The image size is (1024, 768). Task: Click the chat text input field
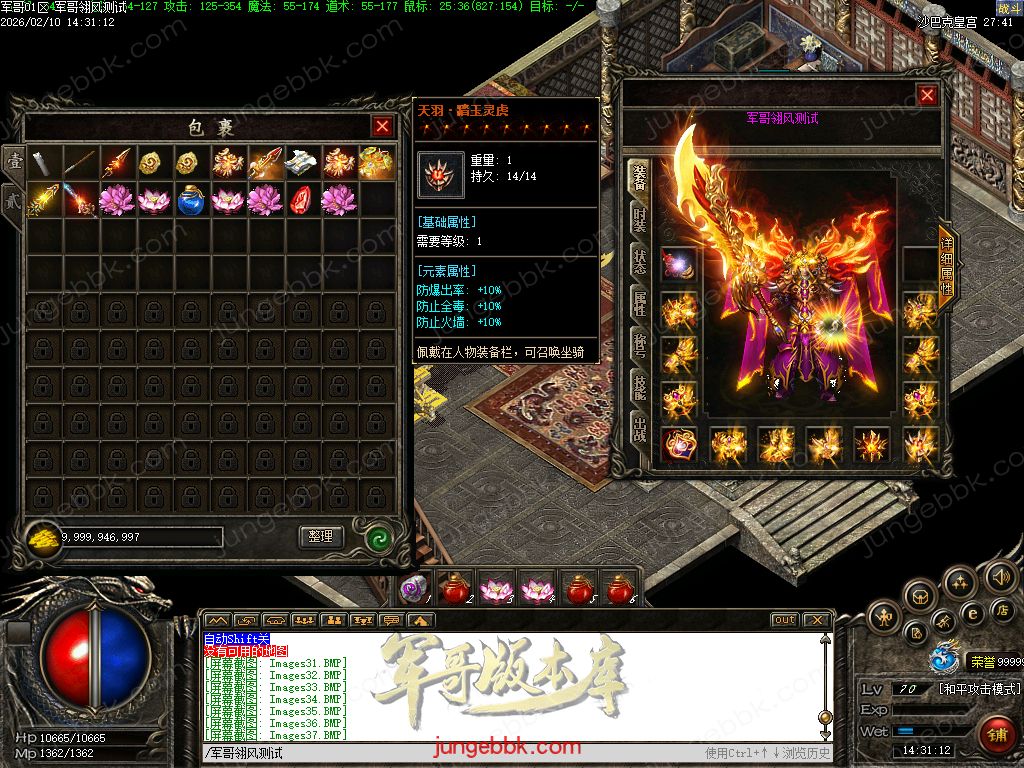tap(450, 753)
